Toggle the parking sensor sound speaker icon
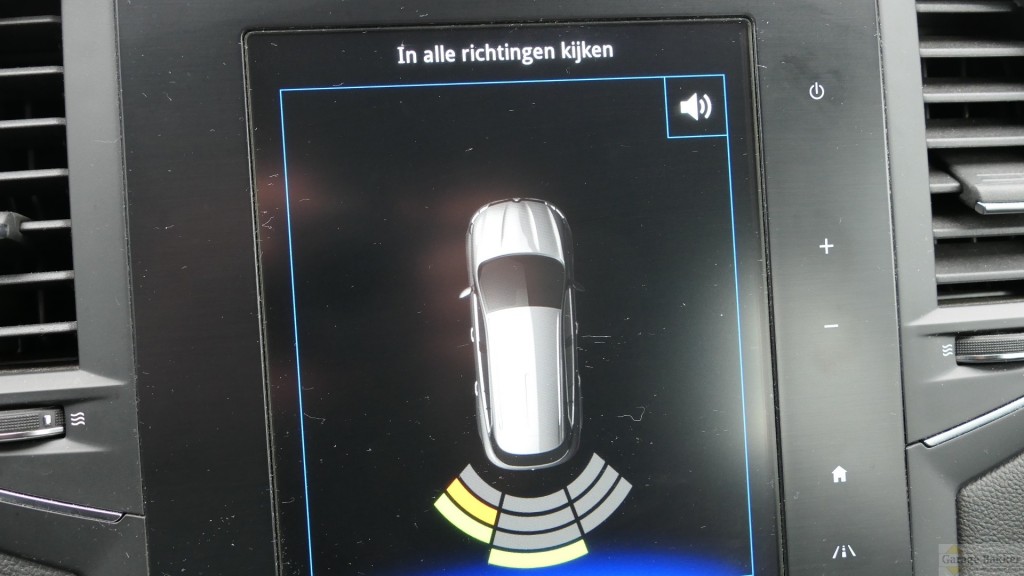Image resolution: width=1024 pixels, height=576 pixels. click(x=696, y=106)
